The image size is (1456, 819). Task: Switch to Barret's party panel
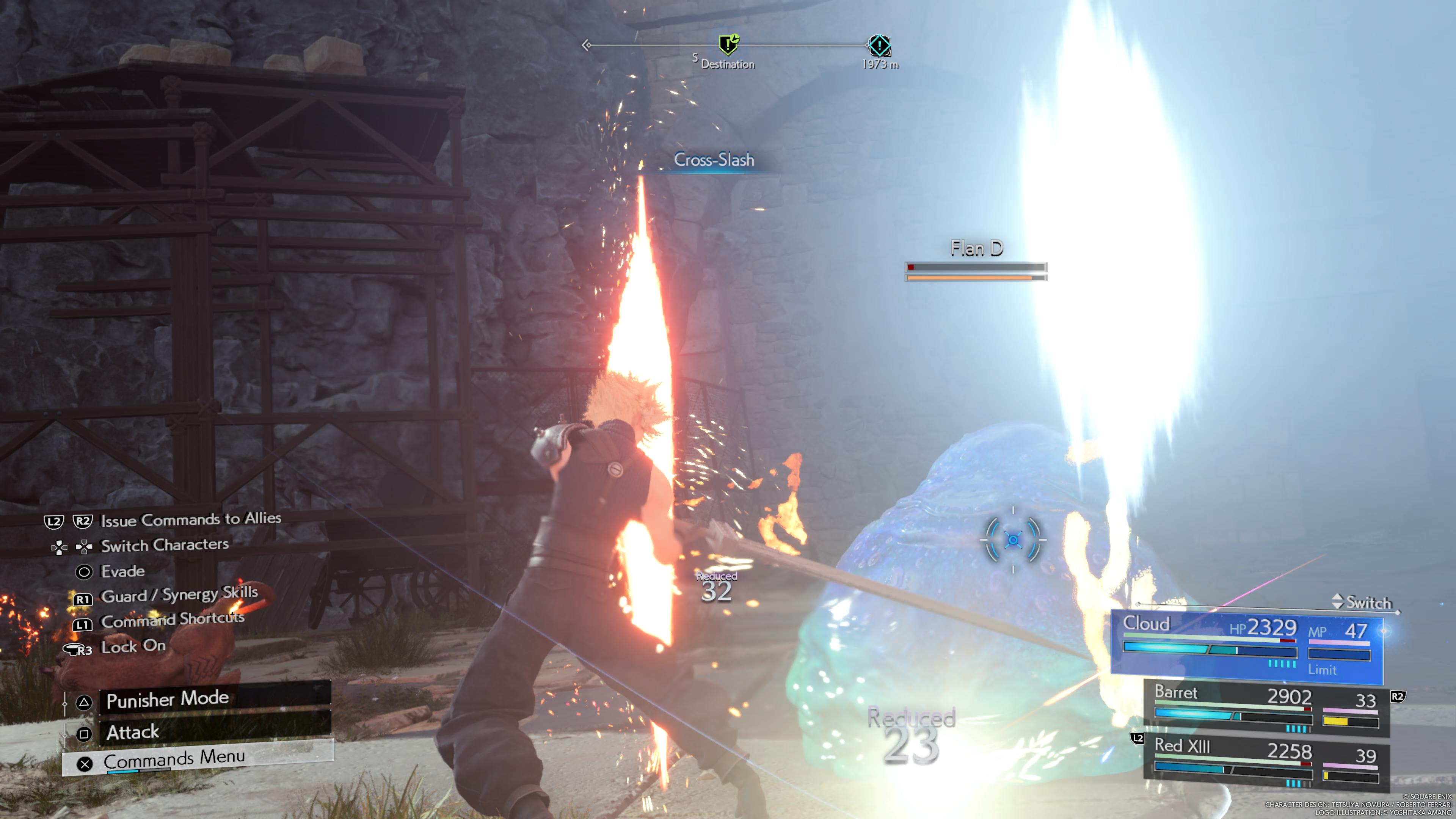click(x=1266, y=708)
